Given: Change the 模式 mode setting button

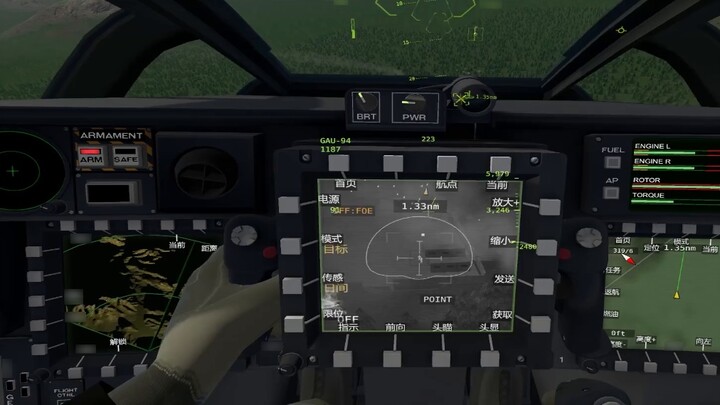Looking at the screenshot, I should 291,245.
